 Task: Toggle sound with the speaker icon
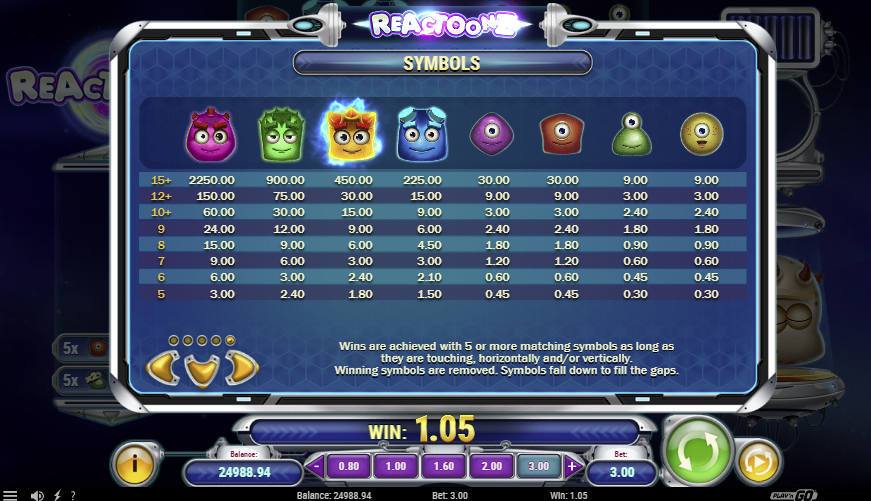click(37, 494)
